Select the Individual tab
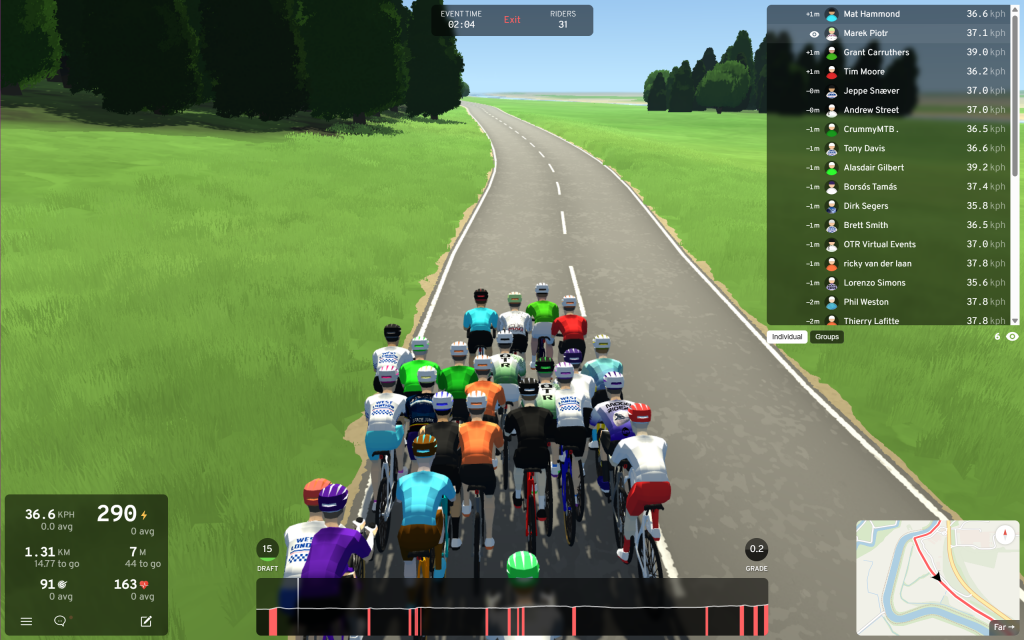Viewport: 1024px width, 640px height. click(788, 337)
